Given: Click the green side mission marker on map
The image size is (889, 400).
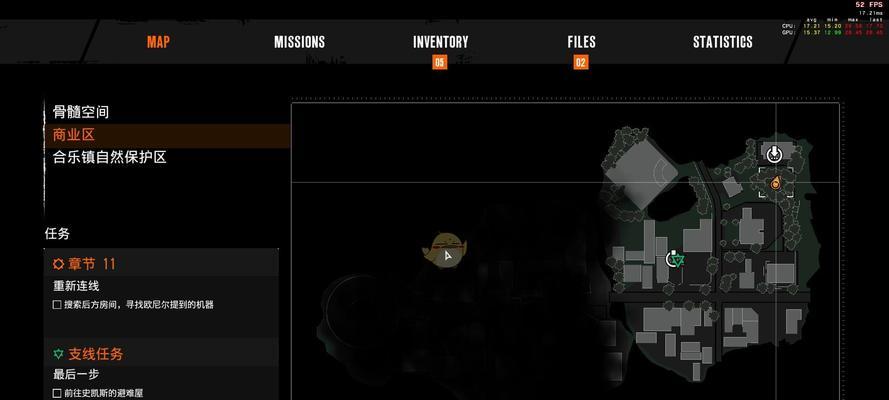Looking at the screenshot, I should pos(676,260).
